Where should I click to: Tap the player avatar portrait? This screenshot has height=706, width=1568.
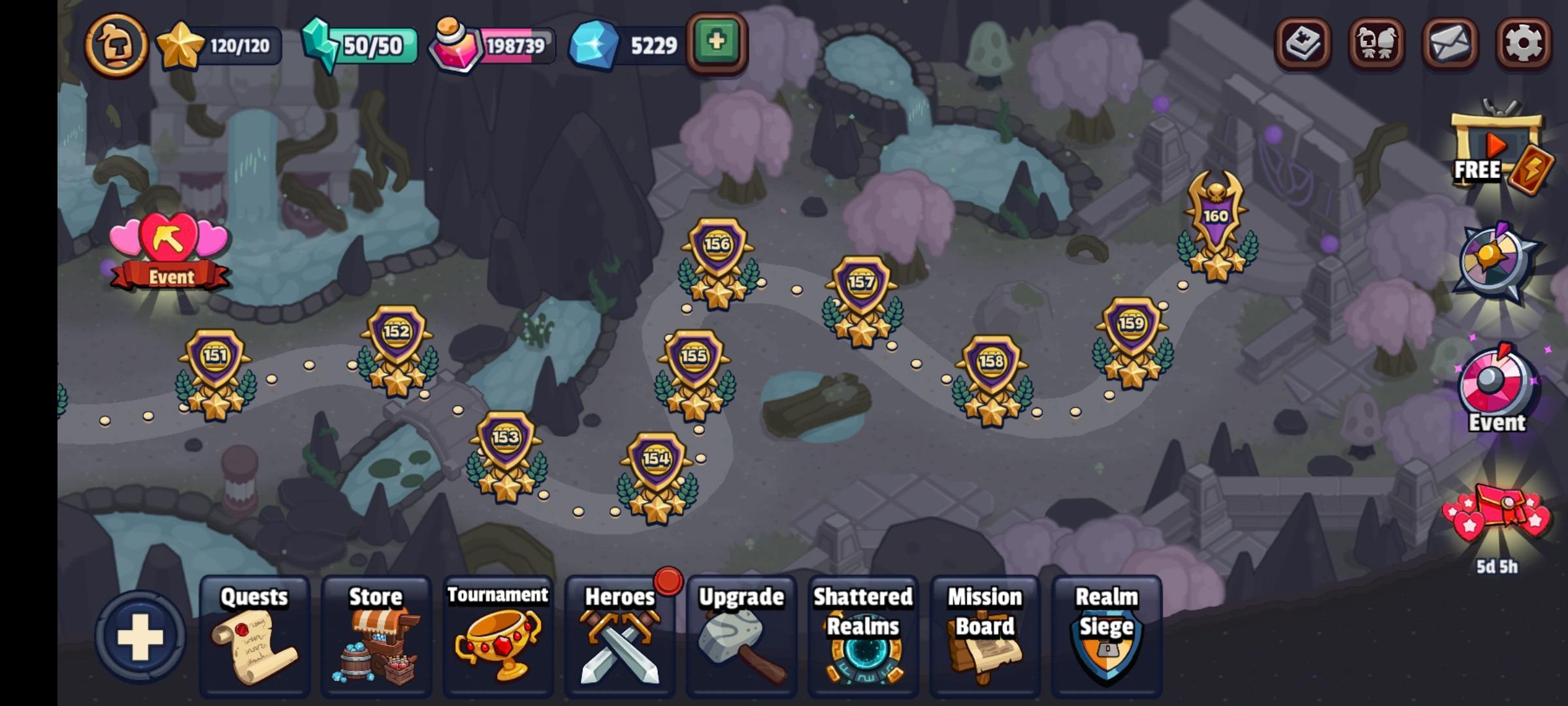116,44
